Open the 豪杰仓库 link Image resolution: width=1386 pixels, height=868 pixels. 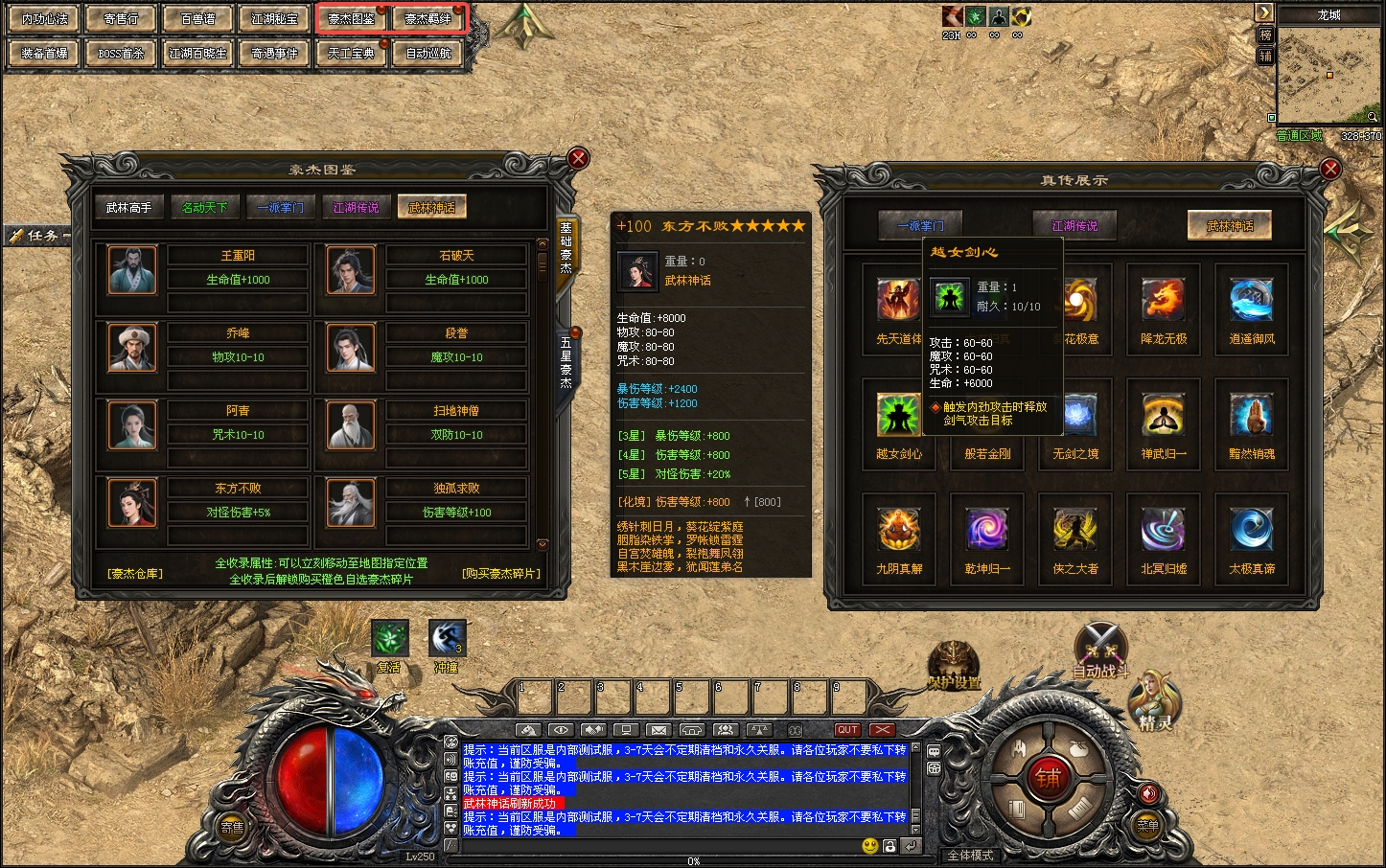point(135,574)
